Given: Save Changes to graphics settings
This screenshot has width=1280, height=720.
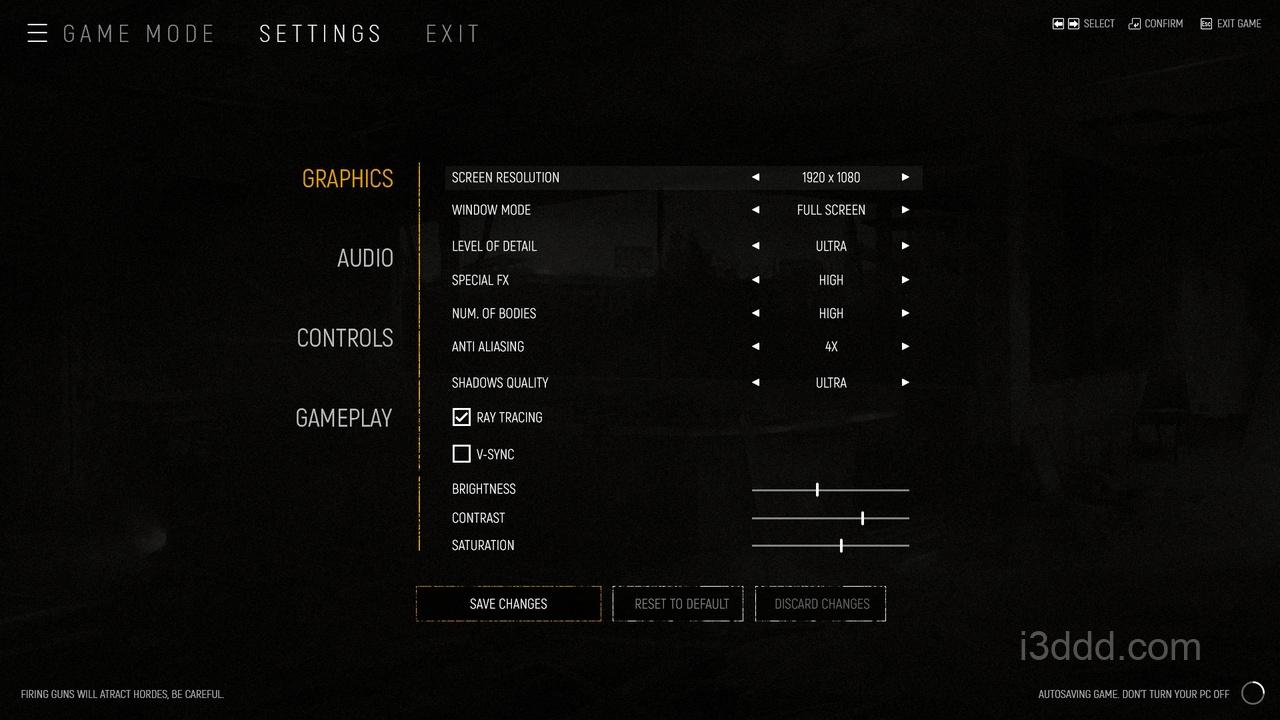Looking at the screenshot, I should click(x=508, y=604).
